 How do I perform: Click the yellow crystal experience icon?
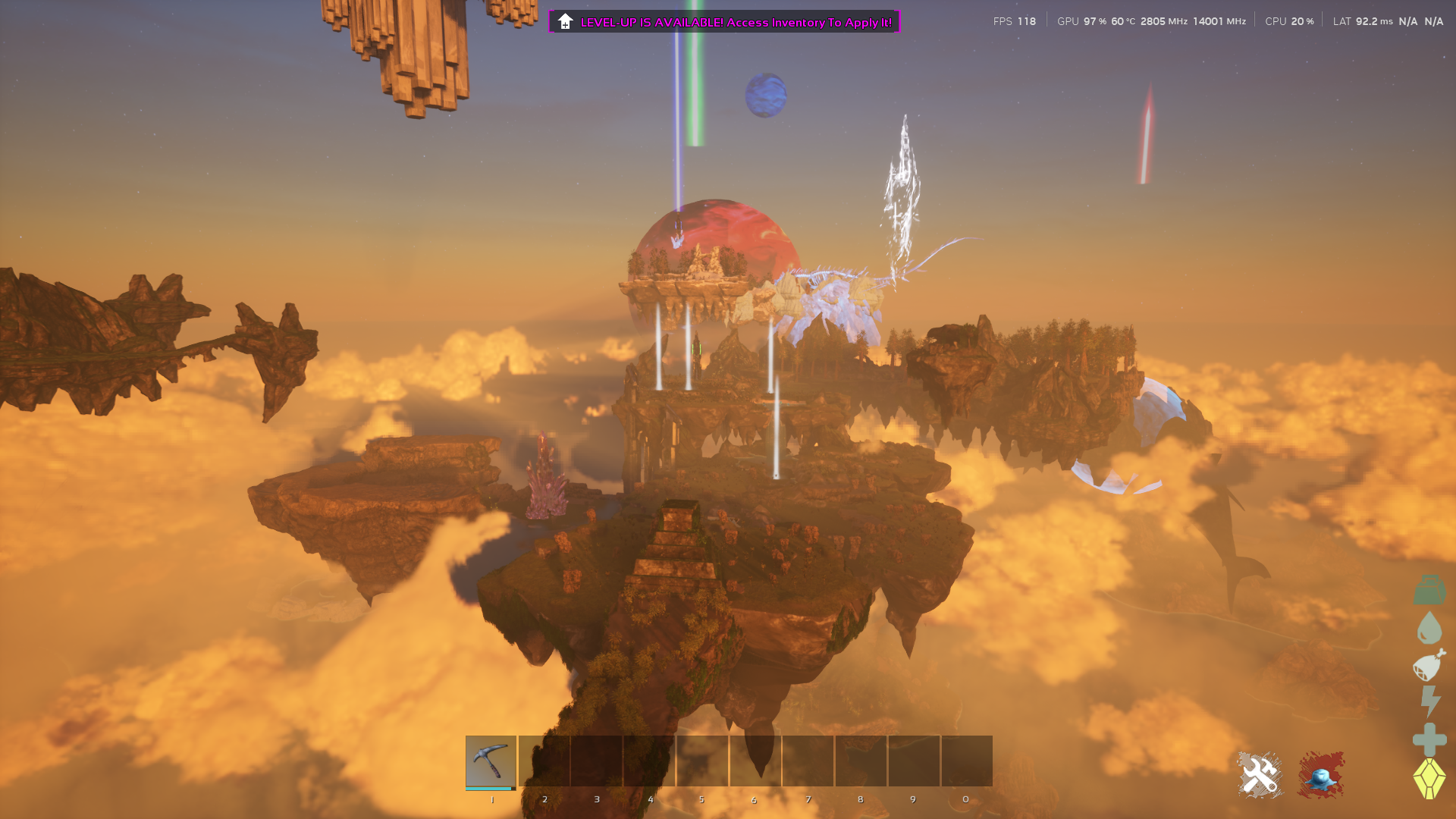1429,778
